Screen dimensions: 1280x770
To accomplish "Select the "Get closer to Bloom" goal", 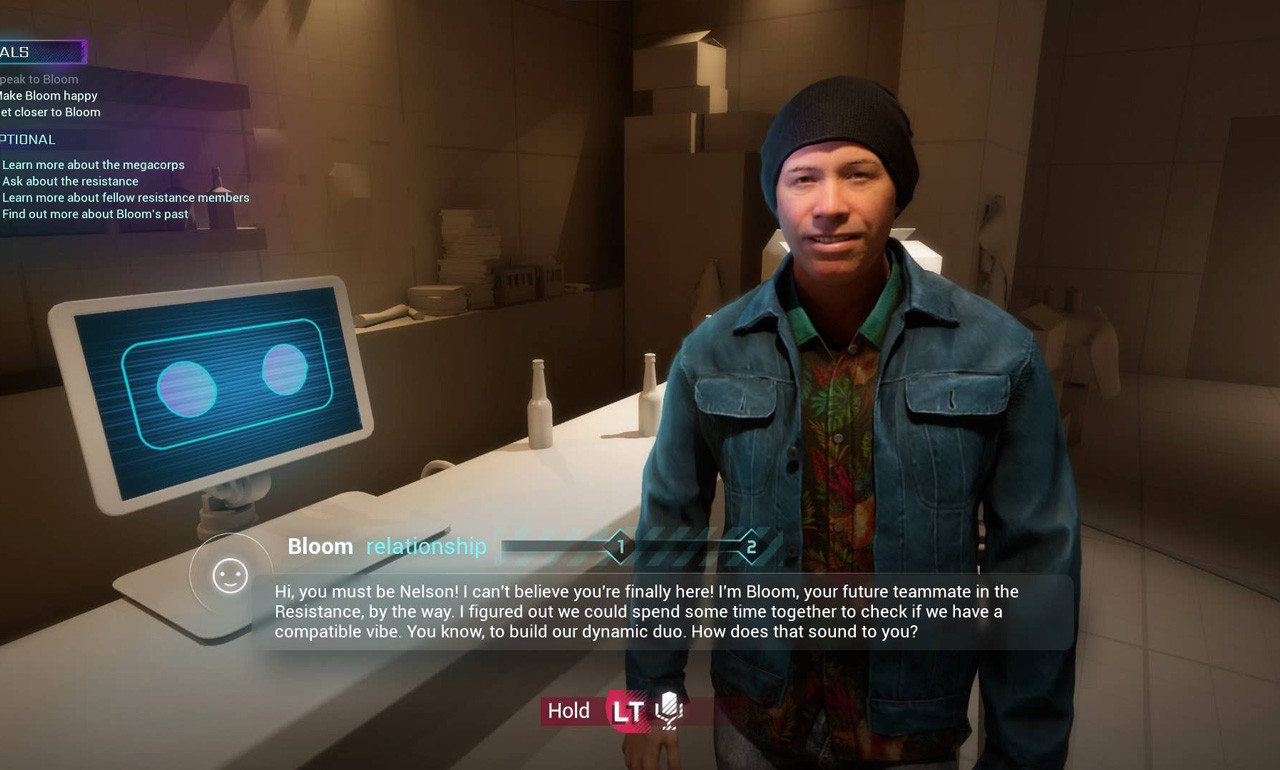I will [50, 112].
